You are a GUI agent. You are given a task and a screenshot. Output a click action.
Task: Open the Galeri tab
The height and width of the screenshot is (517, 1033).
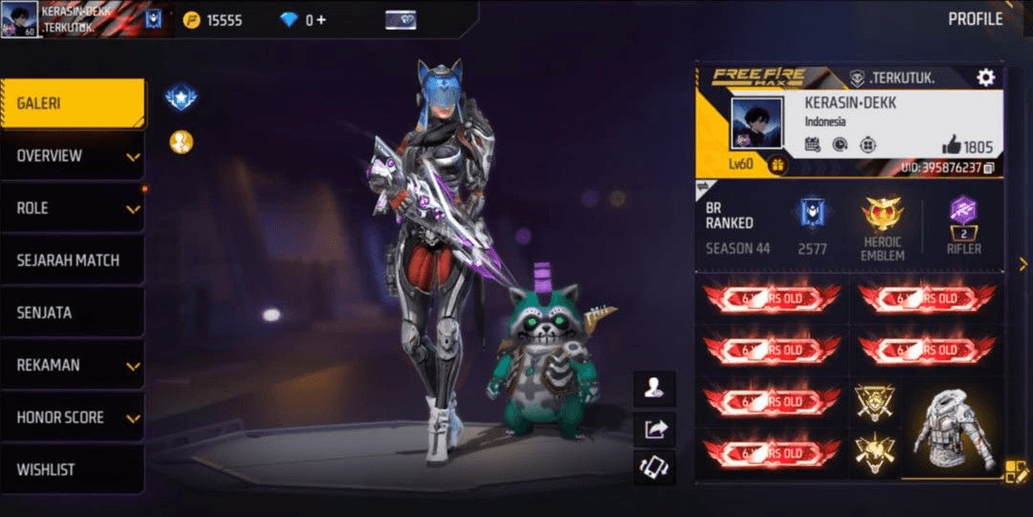click(72, 104)
